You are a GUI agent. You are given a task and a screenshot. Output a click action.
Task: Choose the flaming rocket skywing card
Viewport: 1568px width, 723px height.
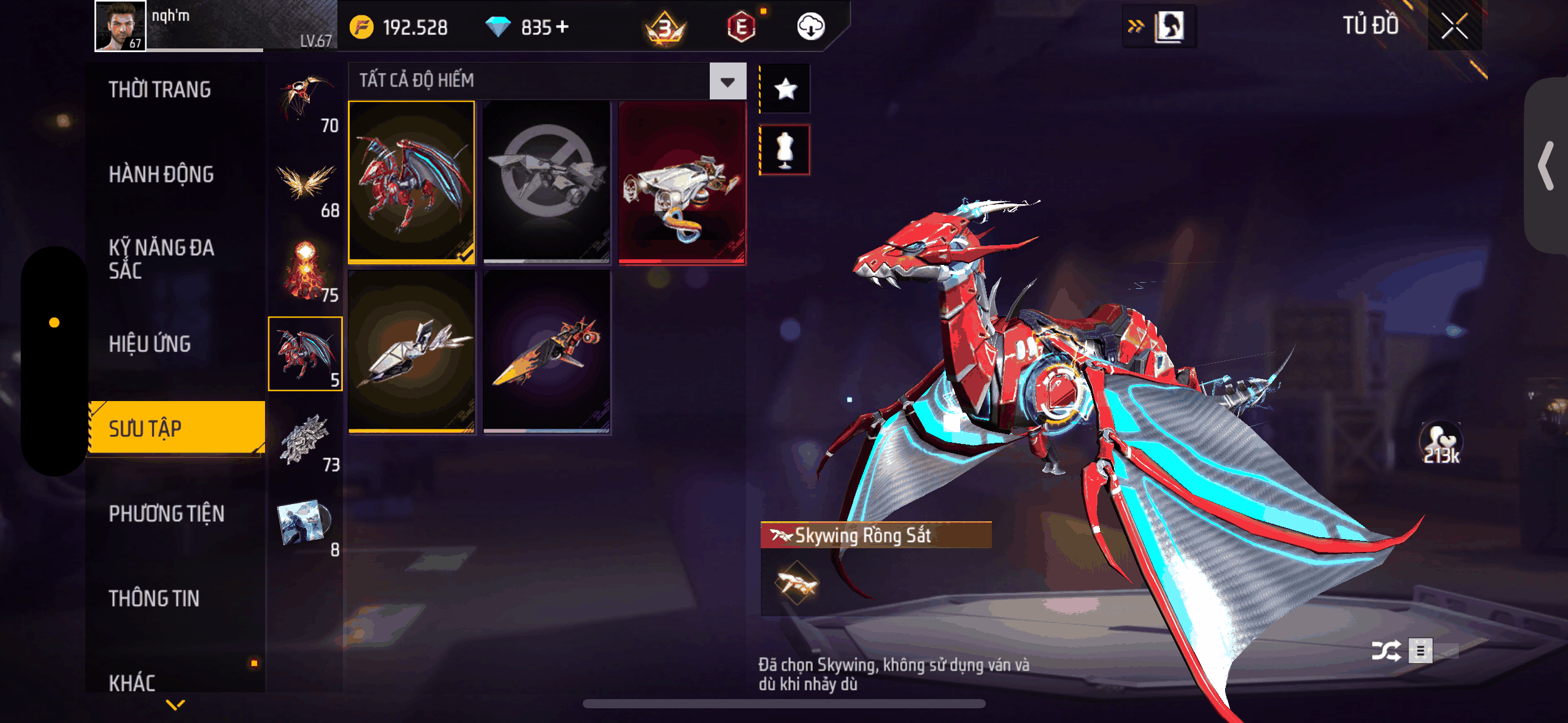(x=547, y=353)
